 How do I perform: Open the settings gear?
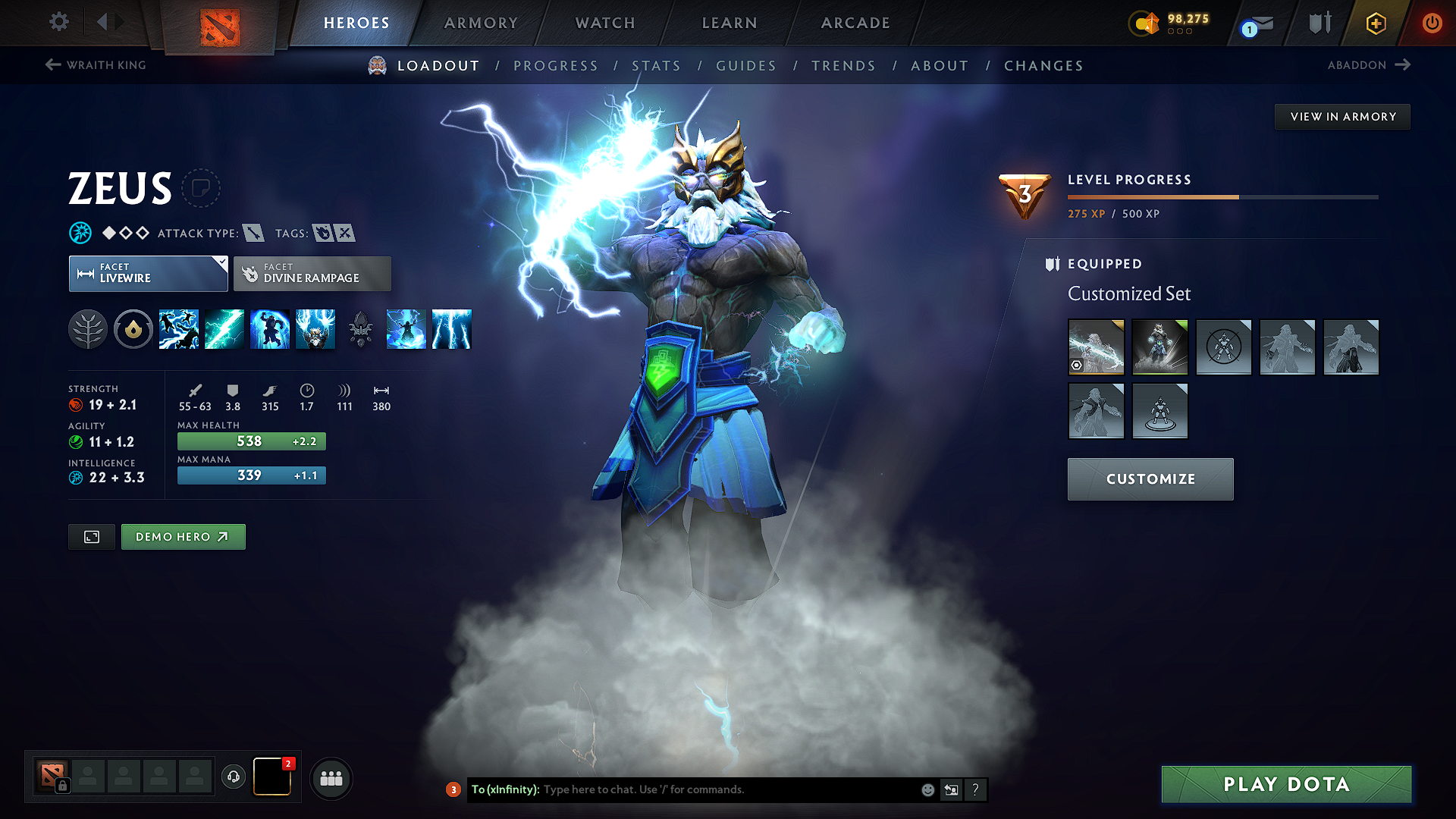(x=58, y=22)
